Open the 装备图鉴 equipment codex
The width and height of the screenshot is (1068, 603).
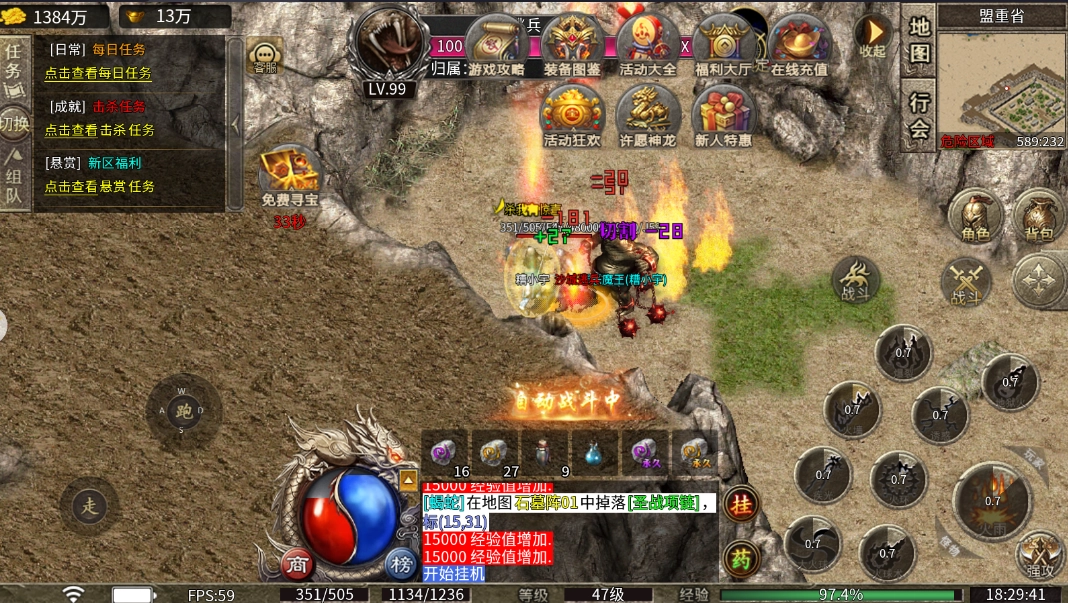pos(573,45)
